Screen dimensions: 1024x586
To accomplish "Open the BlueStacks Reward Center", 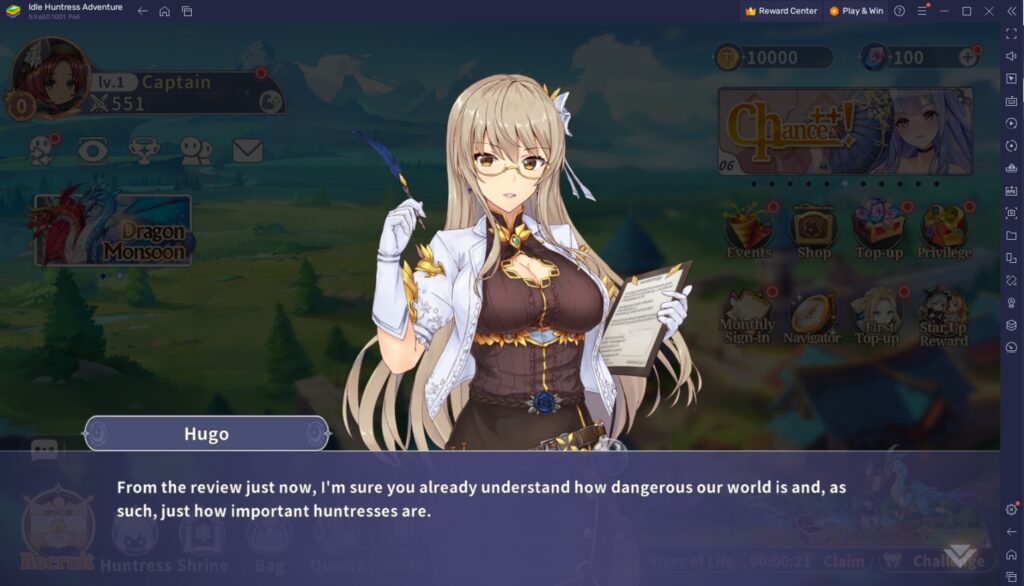I will [781, 11].
